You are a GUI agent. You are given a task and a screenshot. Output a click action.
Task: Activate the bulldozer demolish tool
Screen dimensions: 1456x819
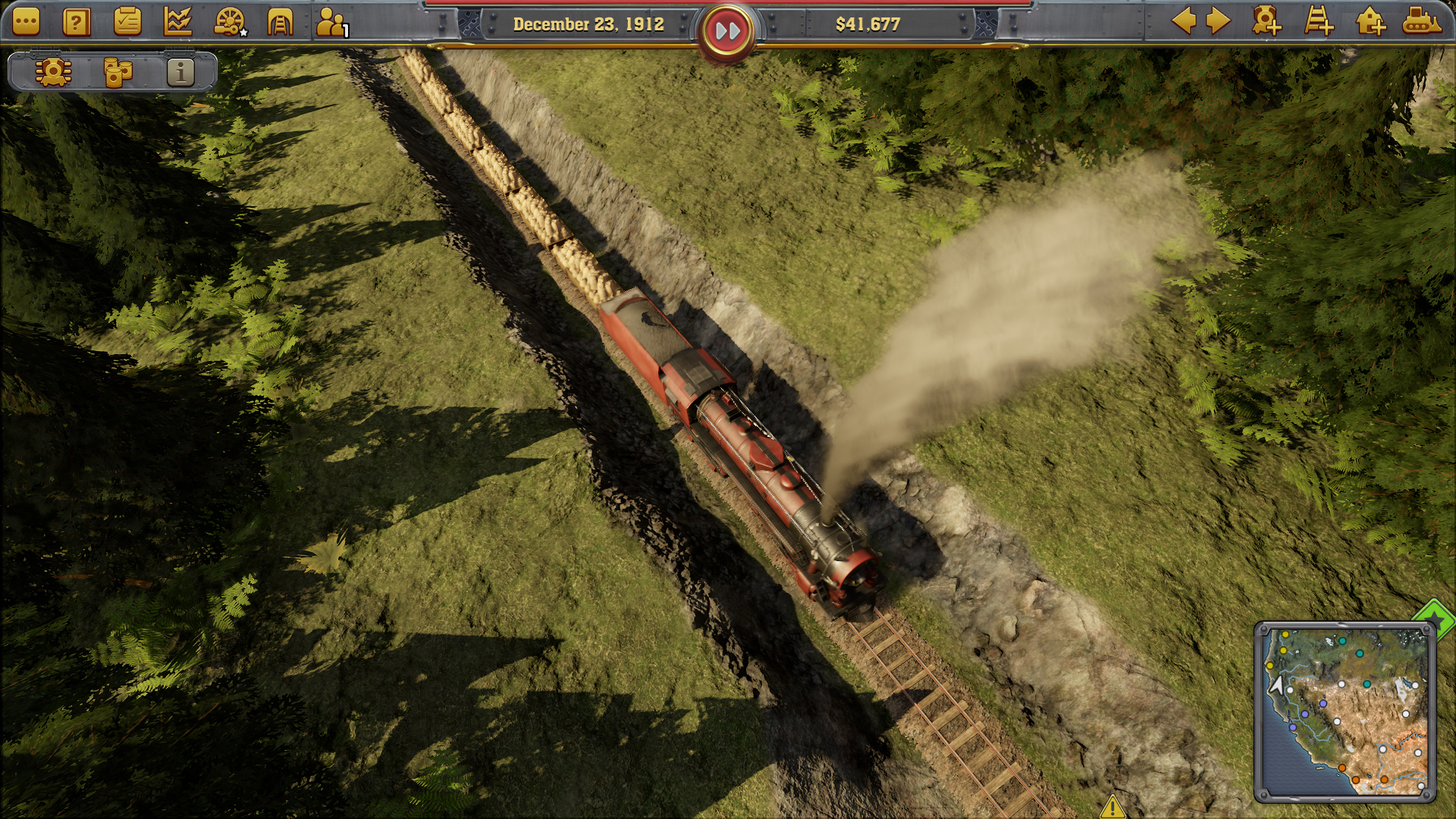pyautogui.click(x=1421, y=21)
